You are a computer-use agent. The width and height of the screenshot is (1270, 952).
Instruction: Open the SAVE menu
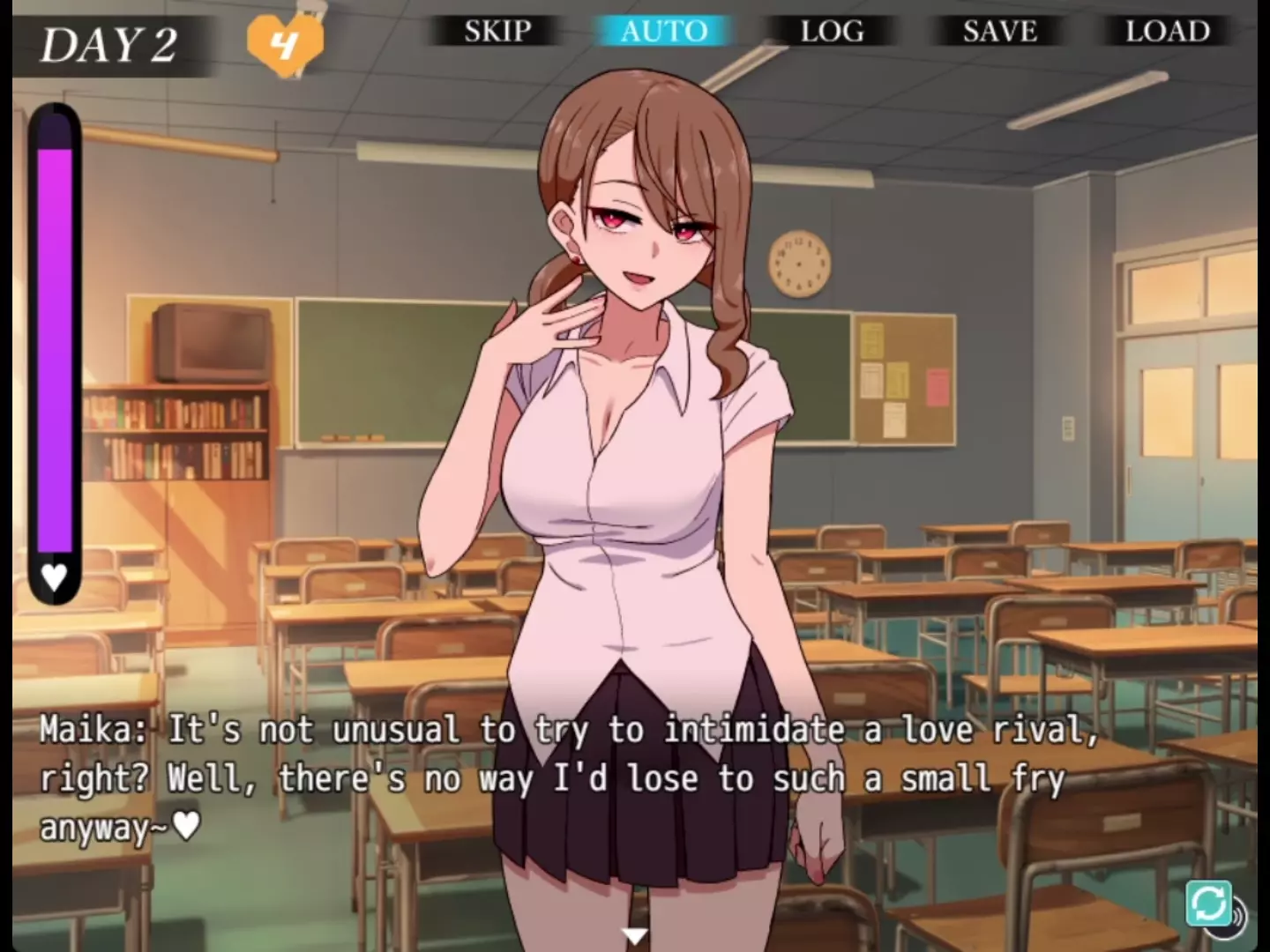[999, 32]
